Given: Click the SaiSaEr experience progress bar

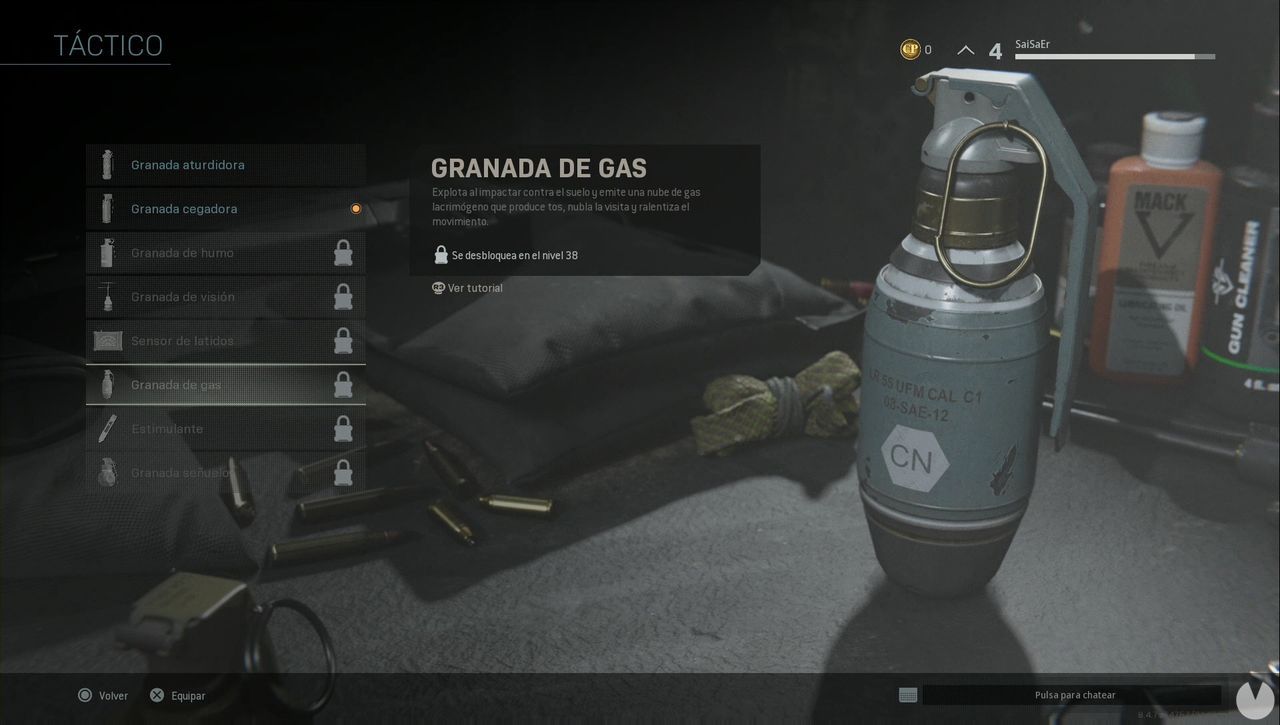Looking at the screenshot, I should pos(1113,56).
